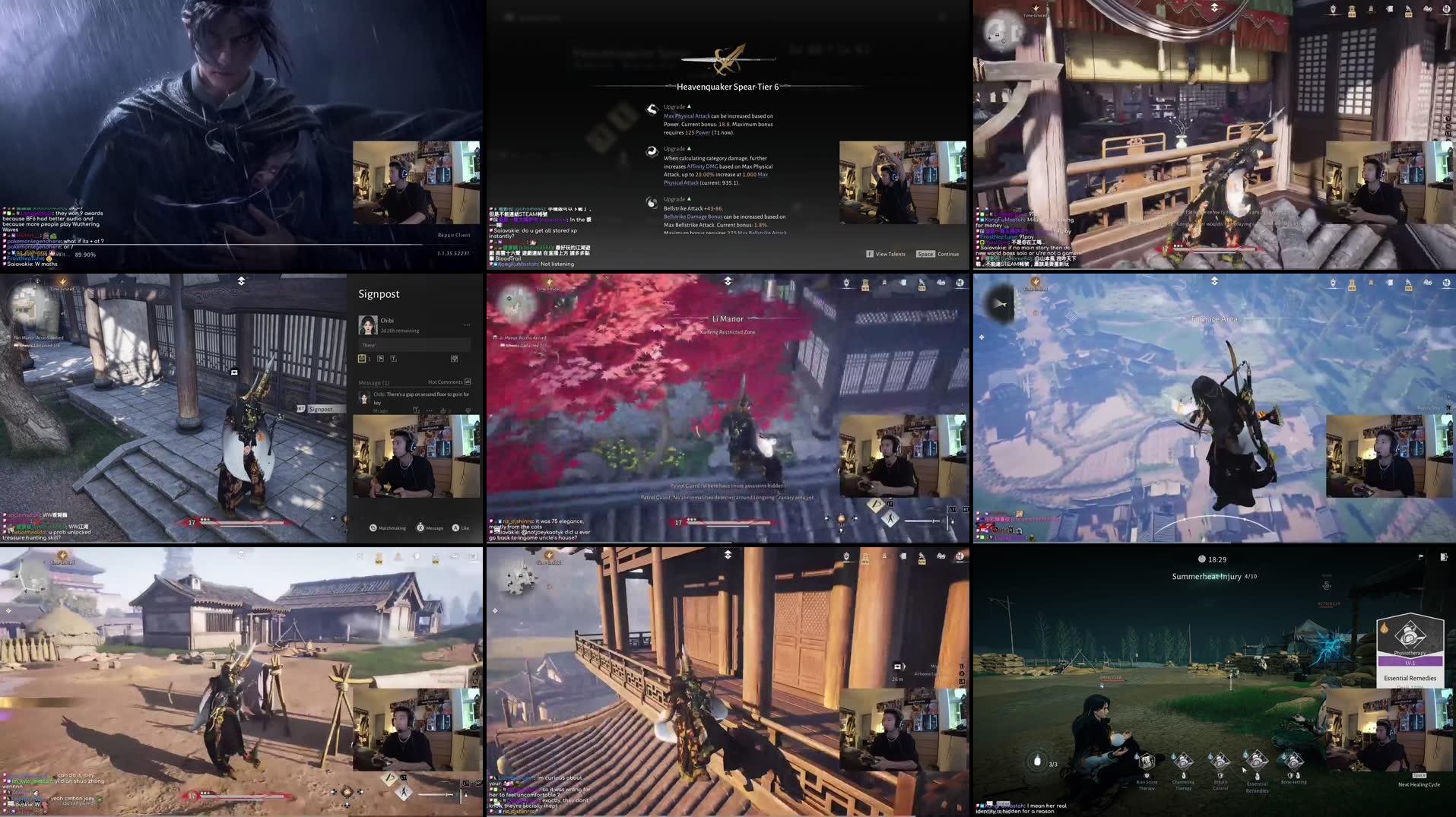Screen dimensions: 1456x817
Task: Collapse the Max Physical Attack upgrade description
Action: (690, 106)
